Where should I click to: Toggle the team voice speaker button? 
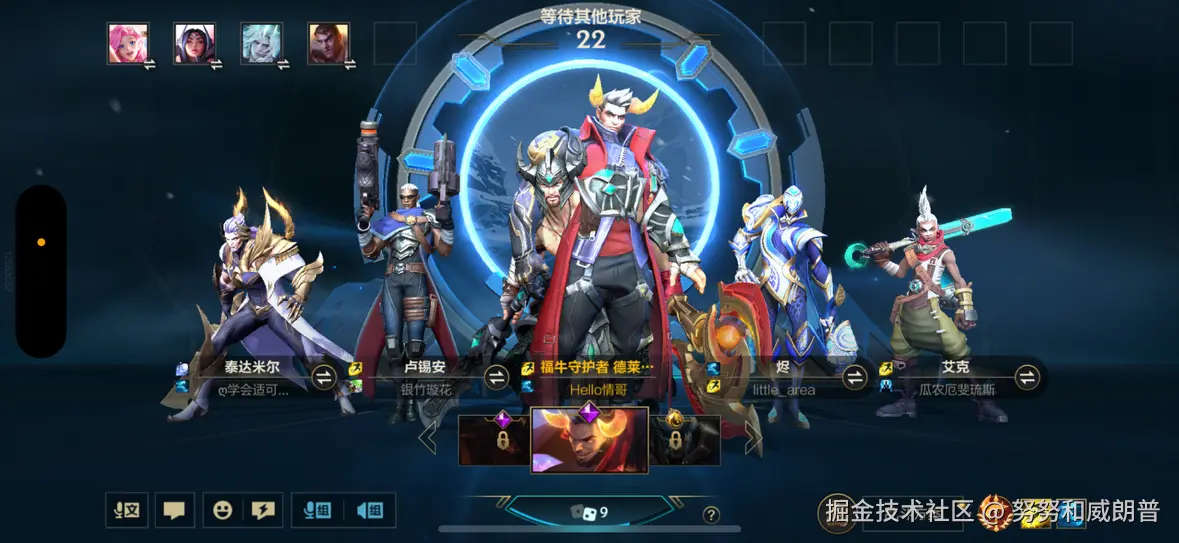pos(369,510)
